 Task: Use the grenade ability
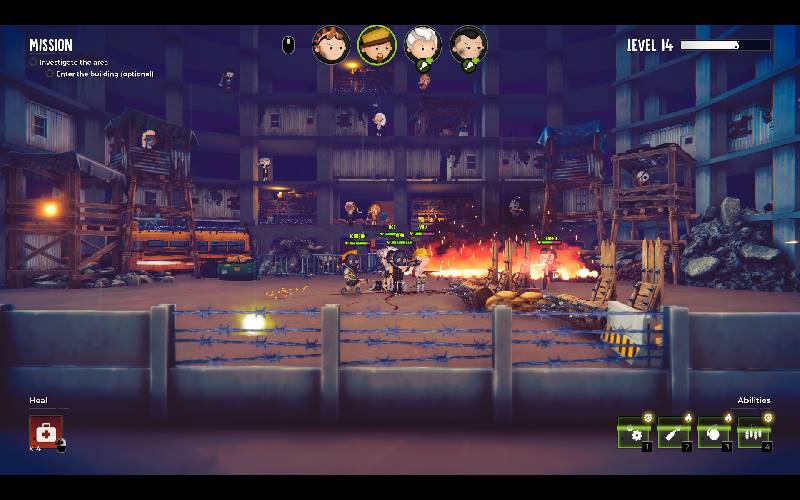click(x=713, y=433)
